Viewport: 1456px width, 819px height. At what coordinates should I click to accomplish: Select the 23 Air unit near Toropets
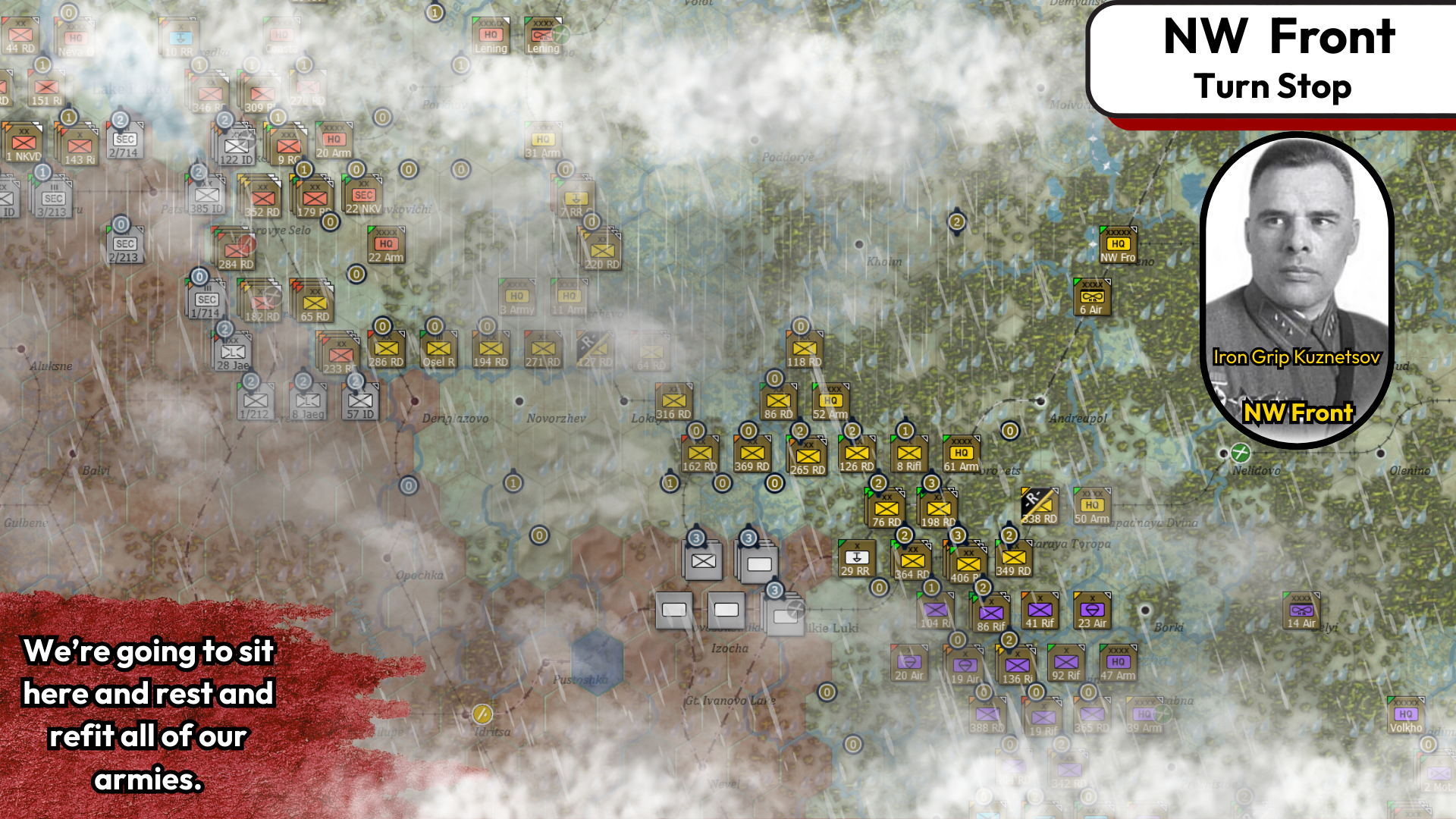(1091, 610)
